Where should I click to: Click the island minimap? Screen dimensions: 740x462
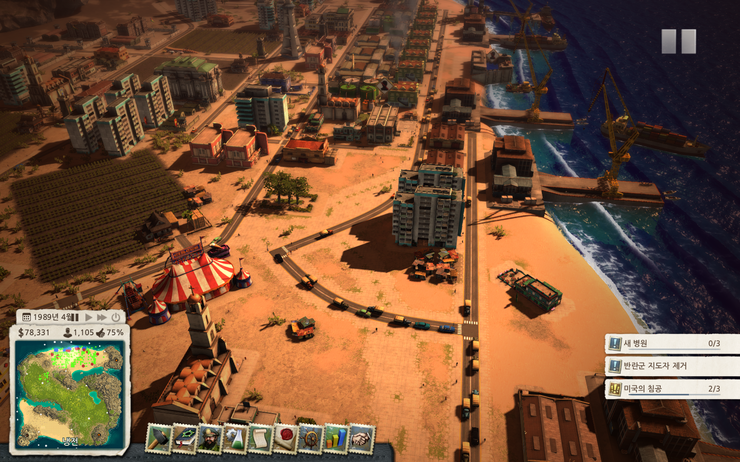pos(70,392)
